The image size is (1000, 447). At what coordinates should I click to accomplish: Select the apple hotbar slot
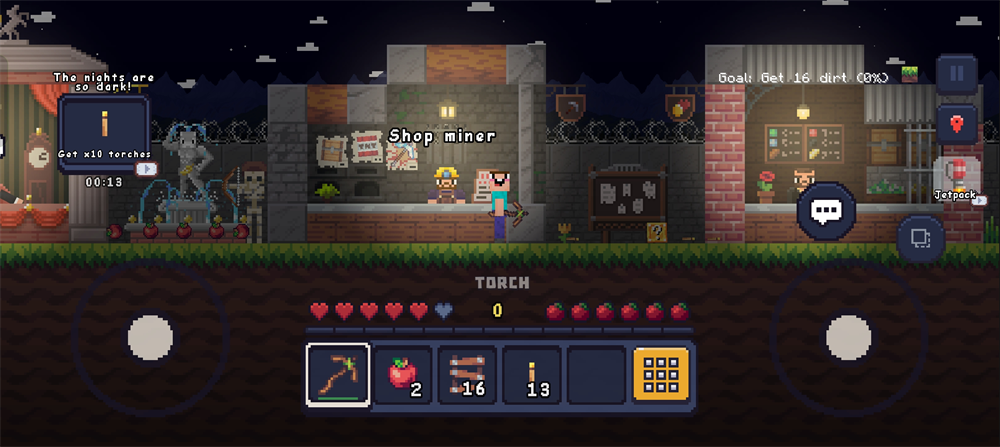tap(404, 375)
